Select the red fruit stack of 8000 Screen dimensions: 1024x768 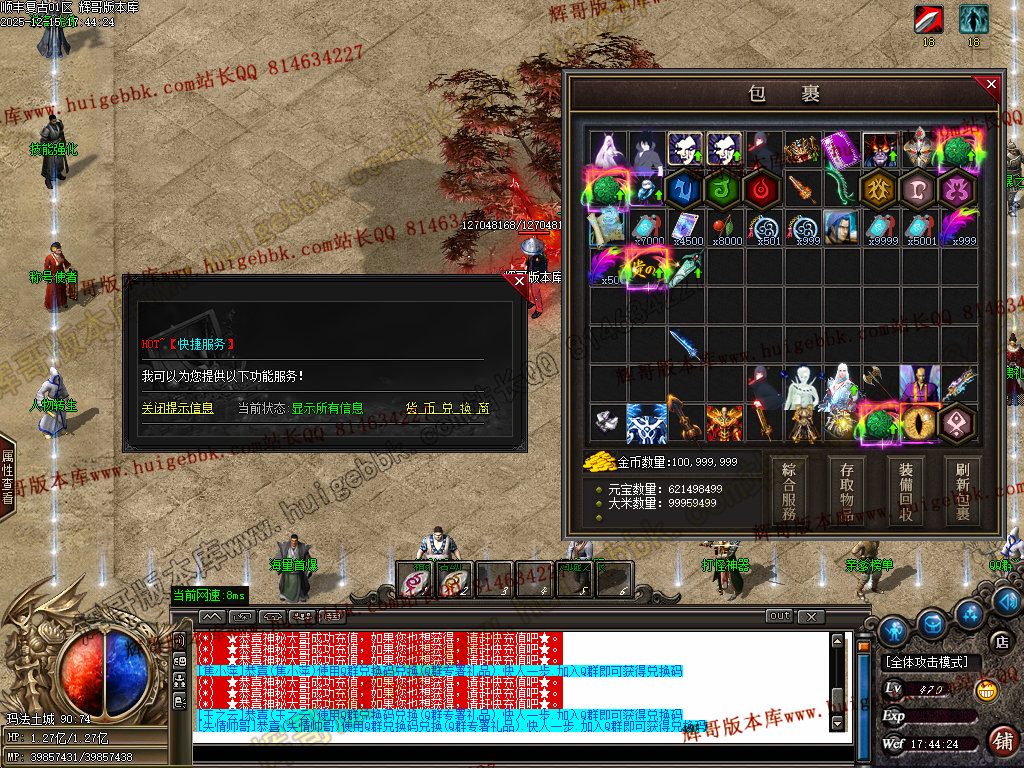pyautogui.click(x=726, y=228)
